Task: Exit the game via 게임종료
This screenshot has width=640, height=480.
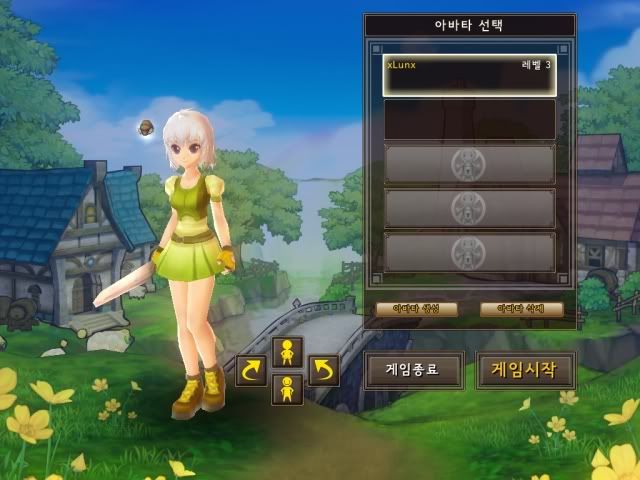Action: coord(413,369)
